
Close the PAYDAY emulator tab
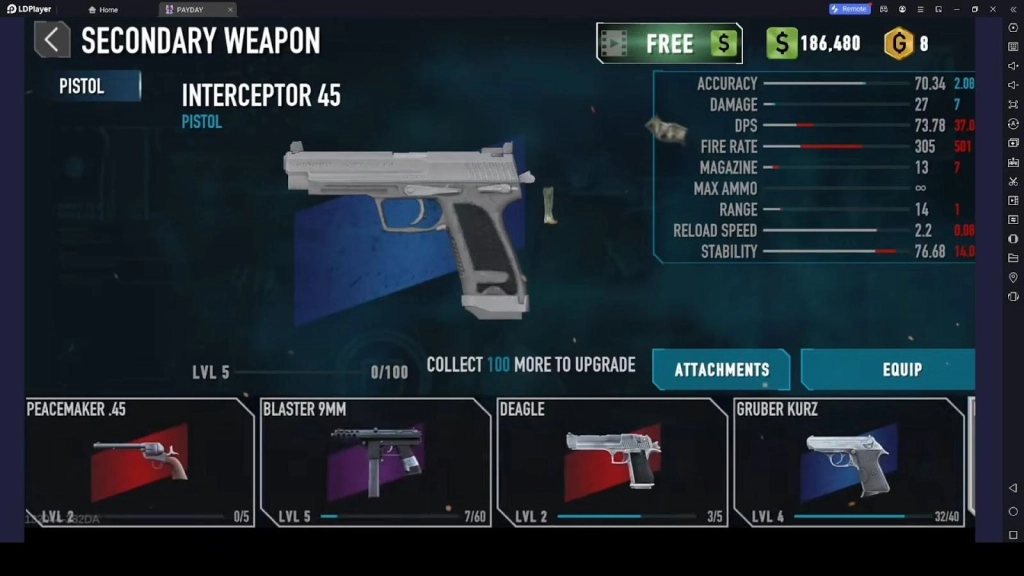pyautogui.click(x=230, y=9)
